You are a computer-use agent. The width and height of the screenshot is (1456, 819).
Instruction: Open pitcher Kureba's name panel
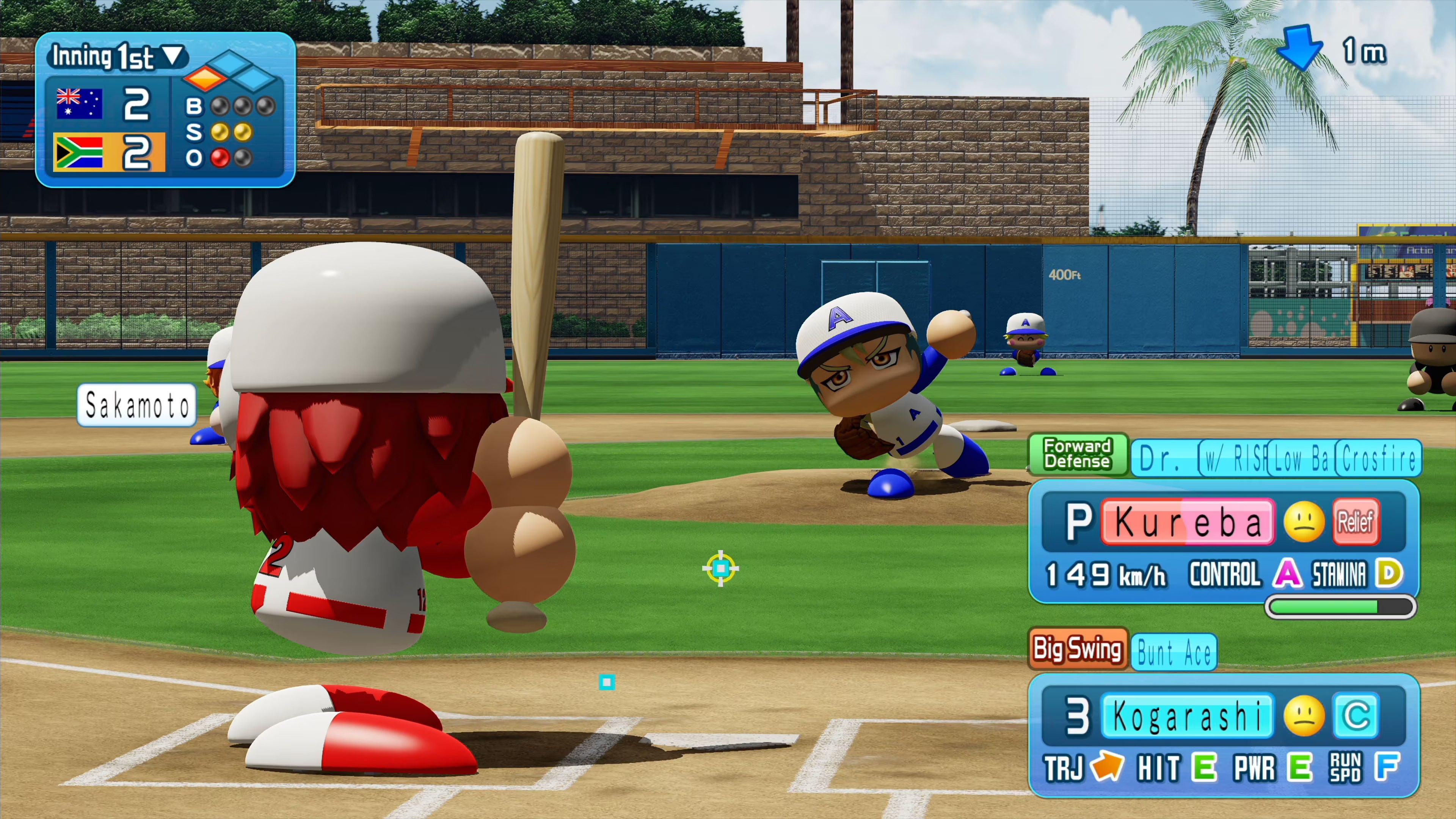1188,522
